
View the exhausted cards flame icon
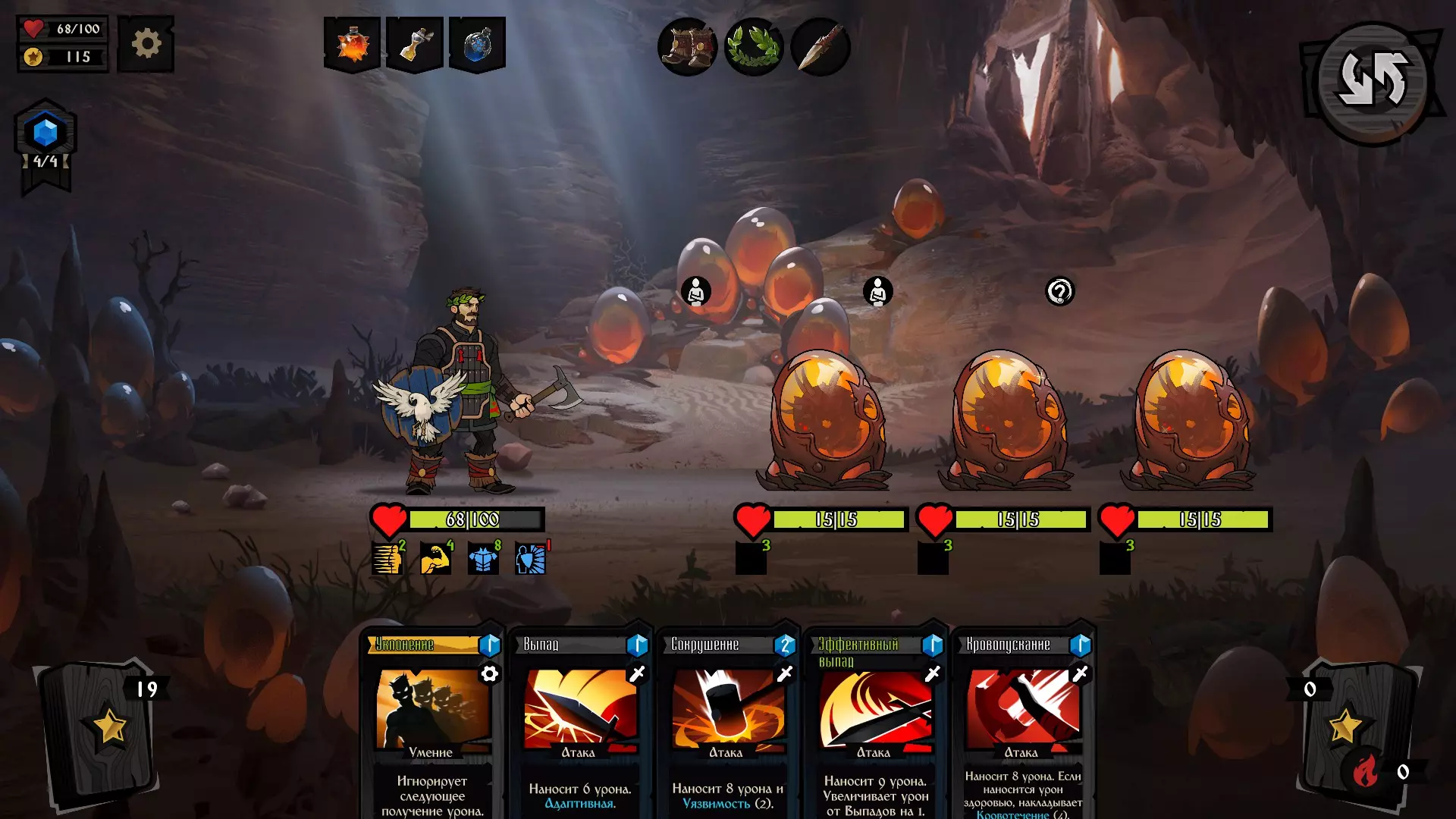(1365, 772)
